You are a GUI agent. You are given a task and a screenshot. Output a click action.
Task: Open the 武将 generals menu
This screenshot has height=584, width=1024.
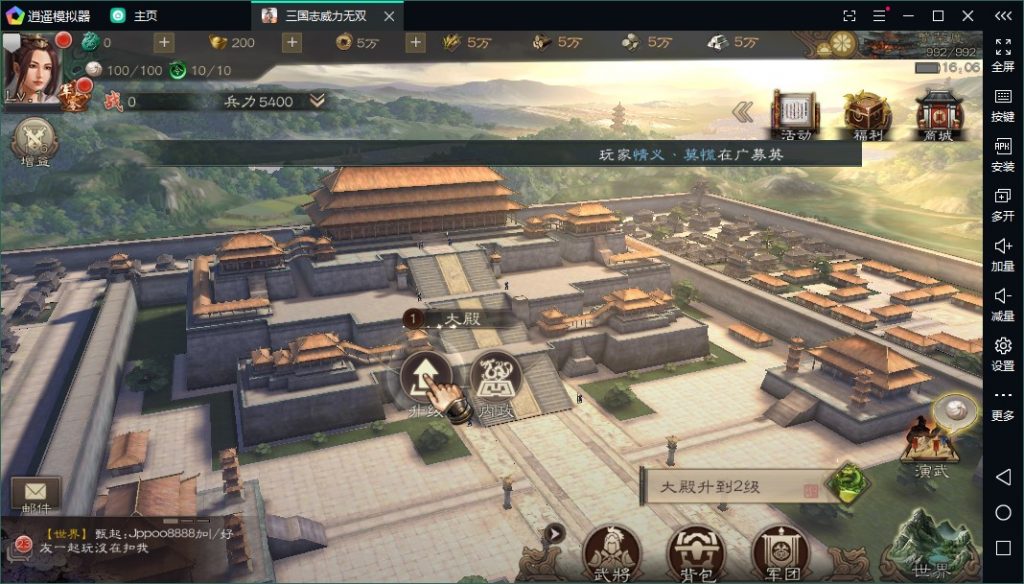point(612,550)
